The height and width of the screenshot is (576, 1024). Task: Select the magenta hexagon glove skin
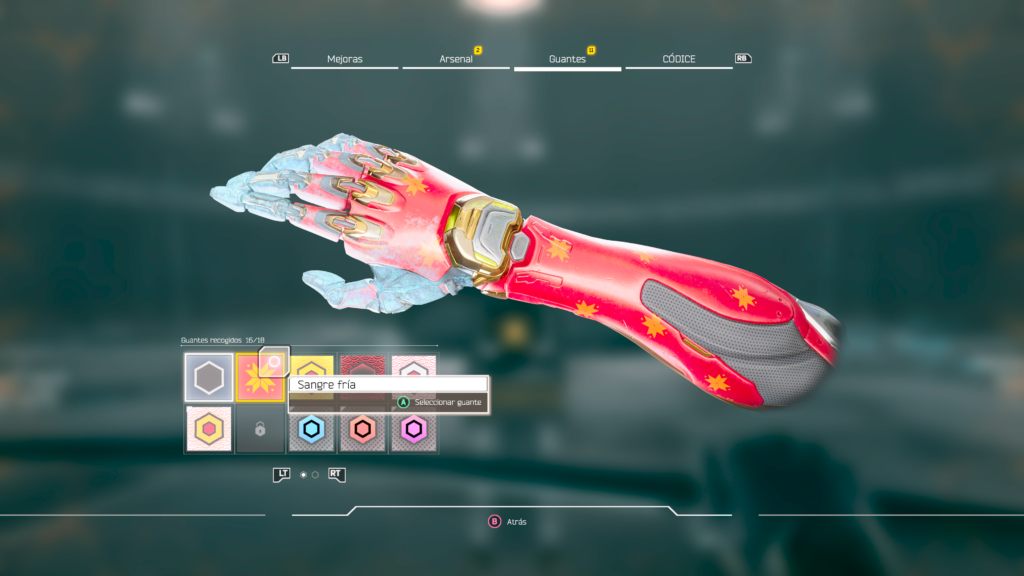point(414,430)
